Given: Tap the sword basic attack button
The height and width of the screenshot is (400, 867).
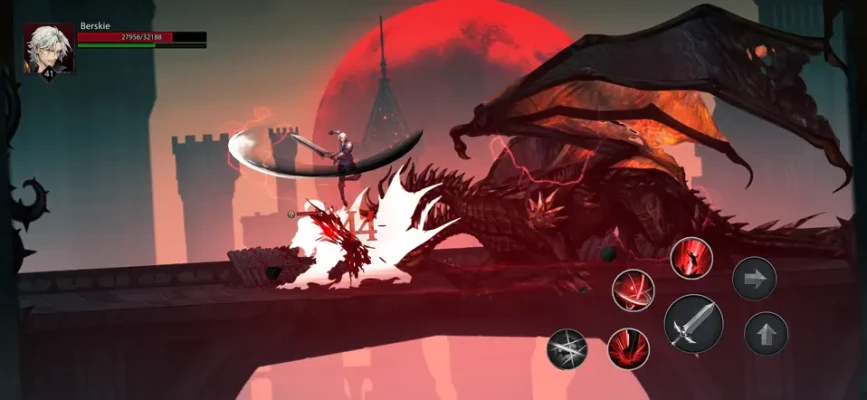Looking at the screenshot, I should pyautogui.click(x=693, y=324).
